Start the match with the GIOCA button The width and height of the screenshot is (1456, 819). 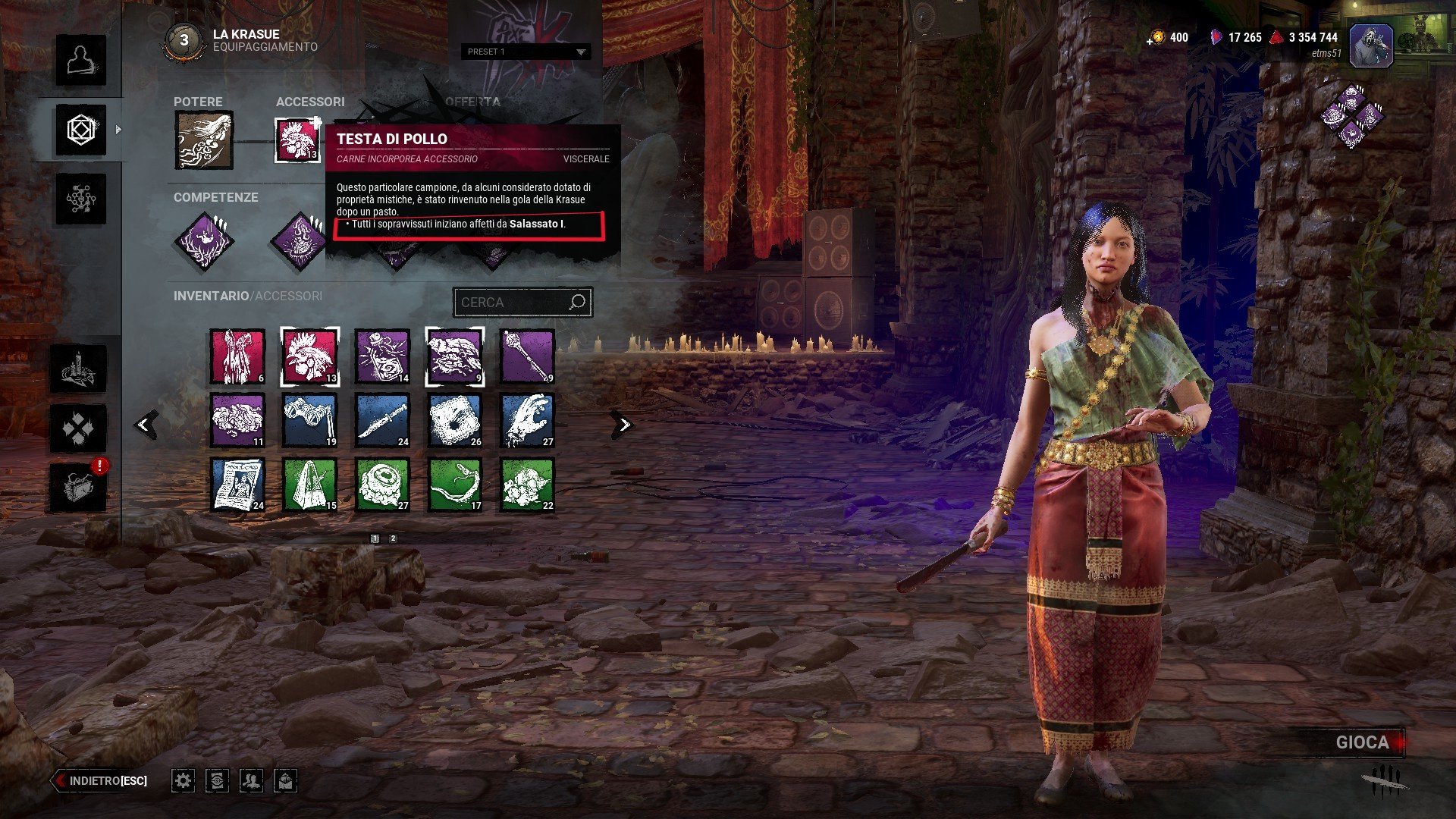pos(1362,742)
